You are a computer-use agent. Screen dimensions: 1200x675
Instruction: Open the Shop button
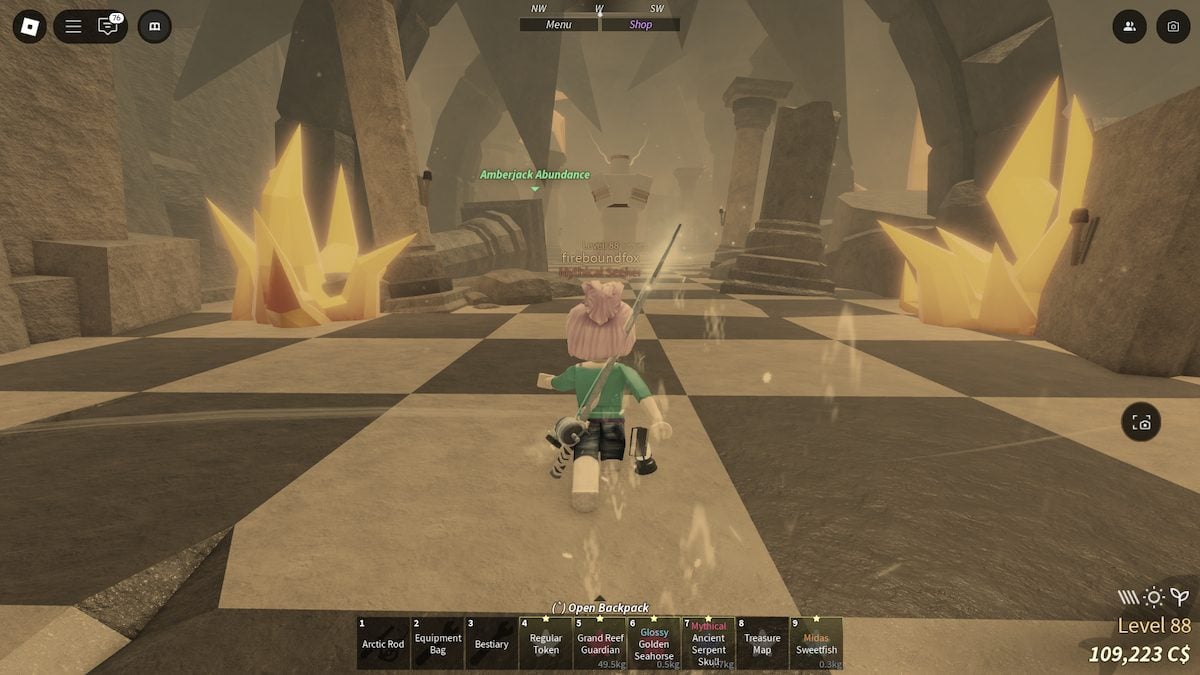[641, 25]
